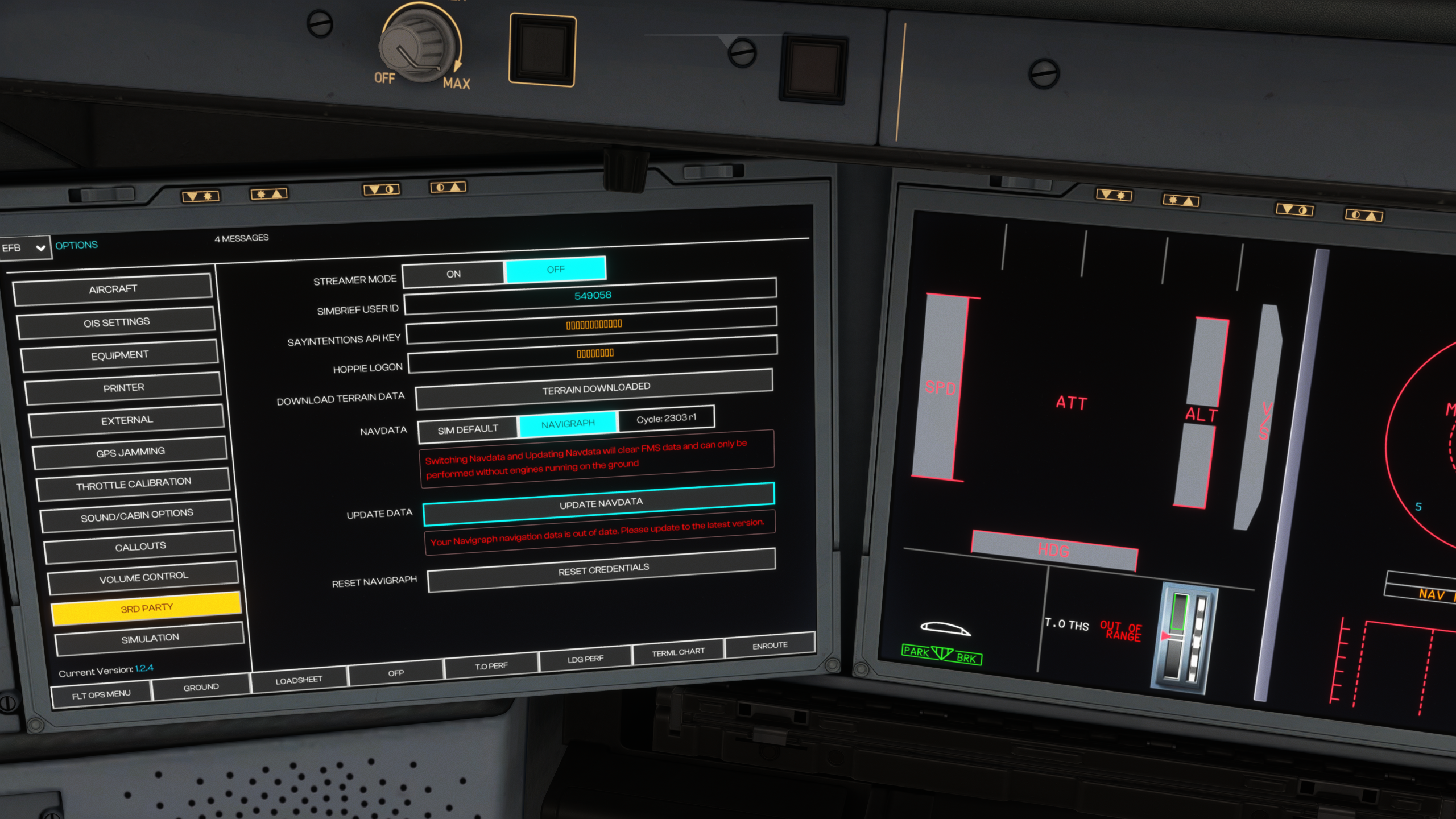Image resolution: width=1456 pixels, height=819 pixels.
Task: Select OIS SETTINGS in the sidebar
Action: click(x=117, y=322)
